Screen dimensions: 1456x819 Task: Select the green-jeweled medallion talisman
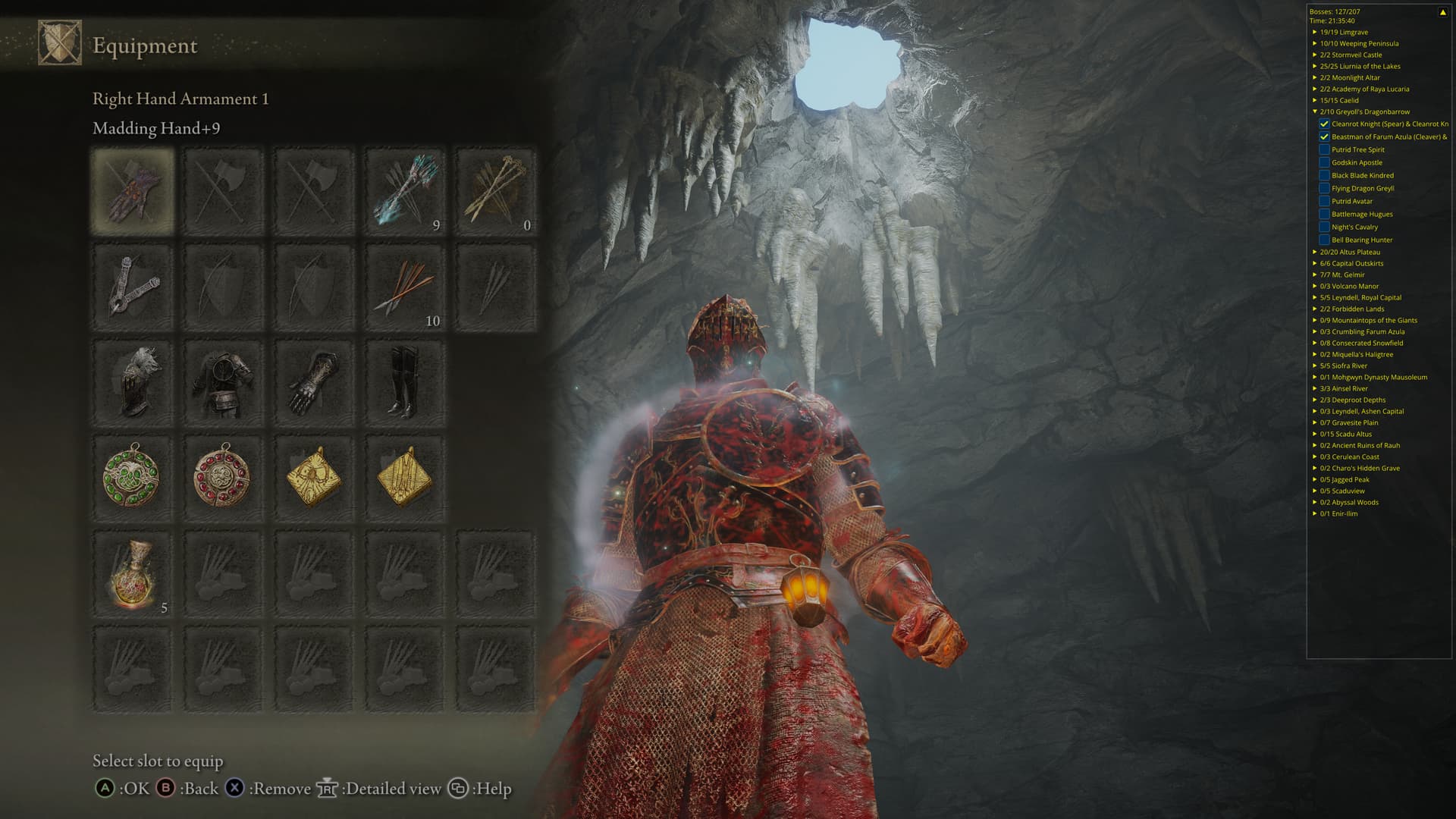pyautogui.click(x=133, y=477)
